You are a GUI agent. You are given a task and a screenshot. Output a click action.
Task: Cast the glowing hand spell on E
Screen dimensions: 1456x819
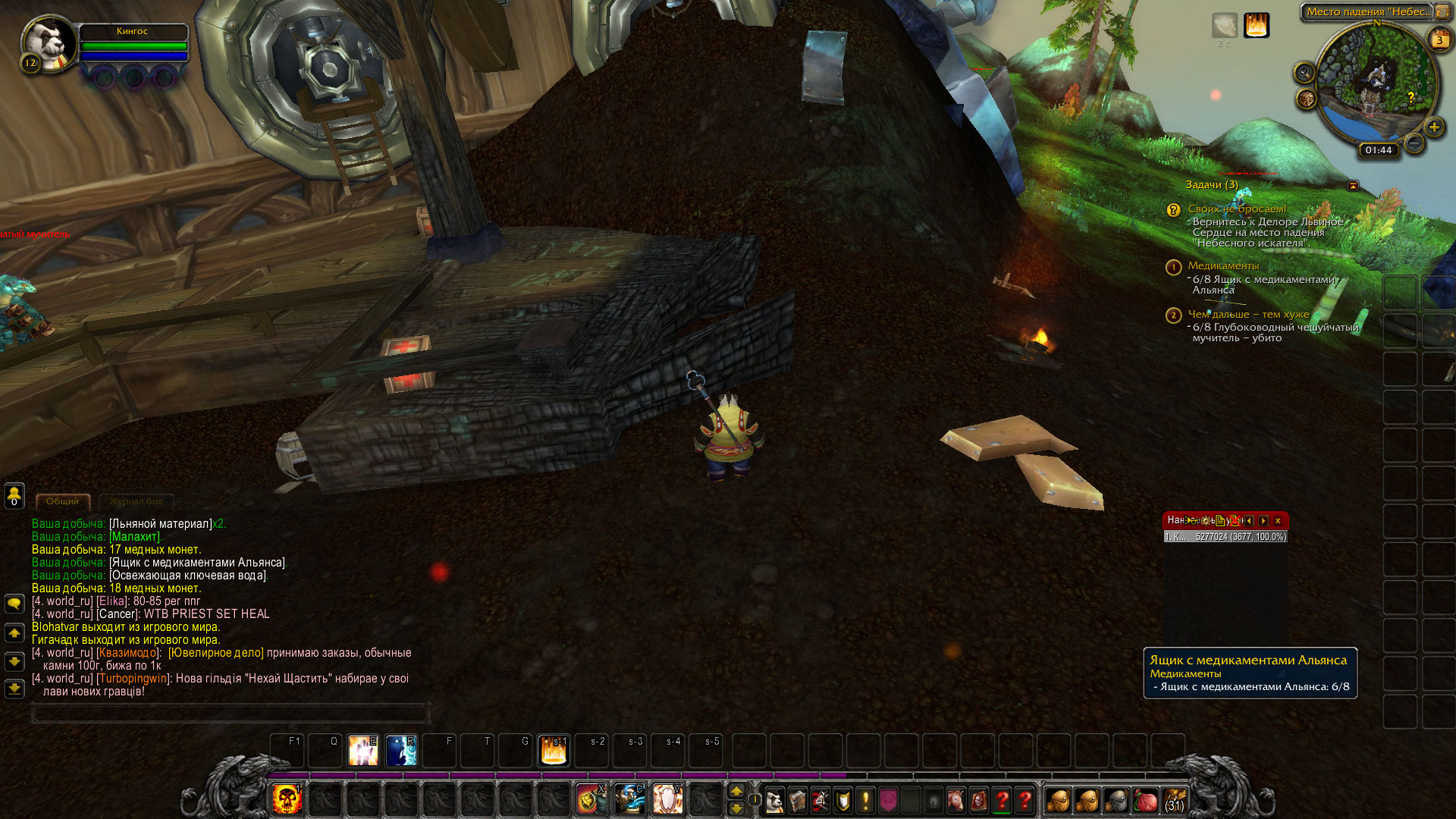(x=363, y=750)
